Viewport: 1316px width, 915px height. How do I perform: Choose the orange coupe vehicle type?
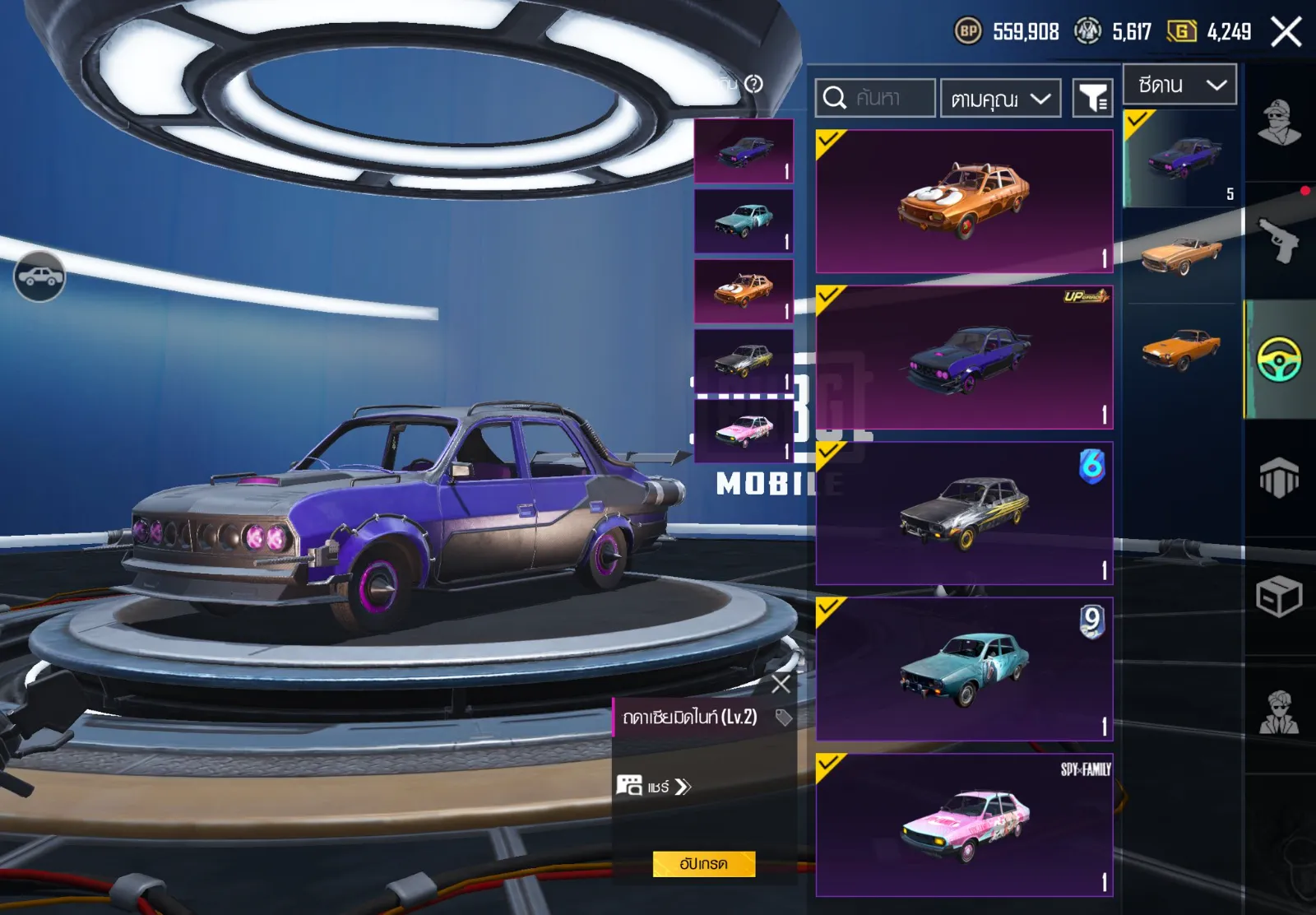coord(1181,349)
